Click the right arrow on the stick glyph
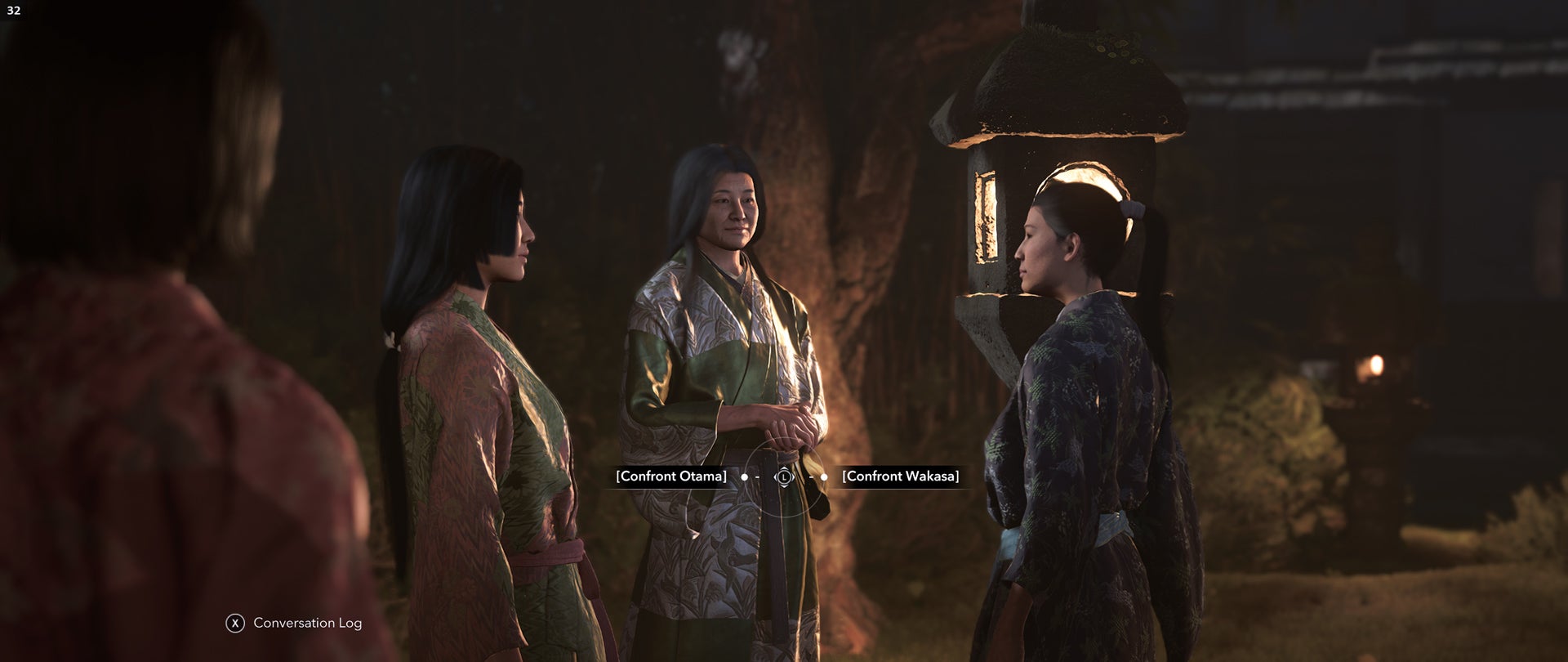This screenshot has height=662, width=1568. (x=794, y=477)
